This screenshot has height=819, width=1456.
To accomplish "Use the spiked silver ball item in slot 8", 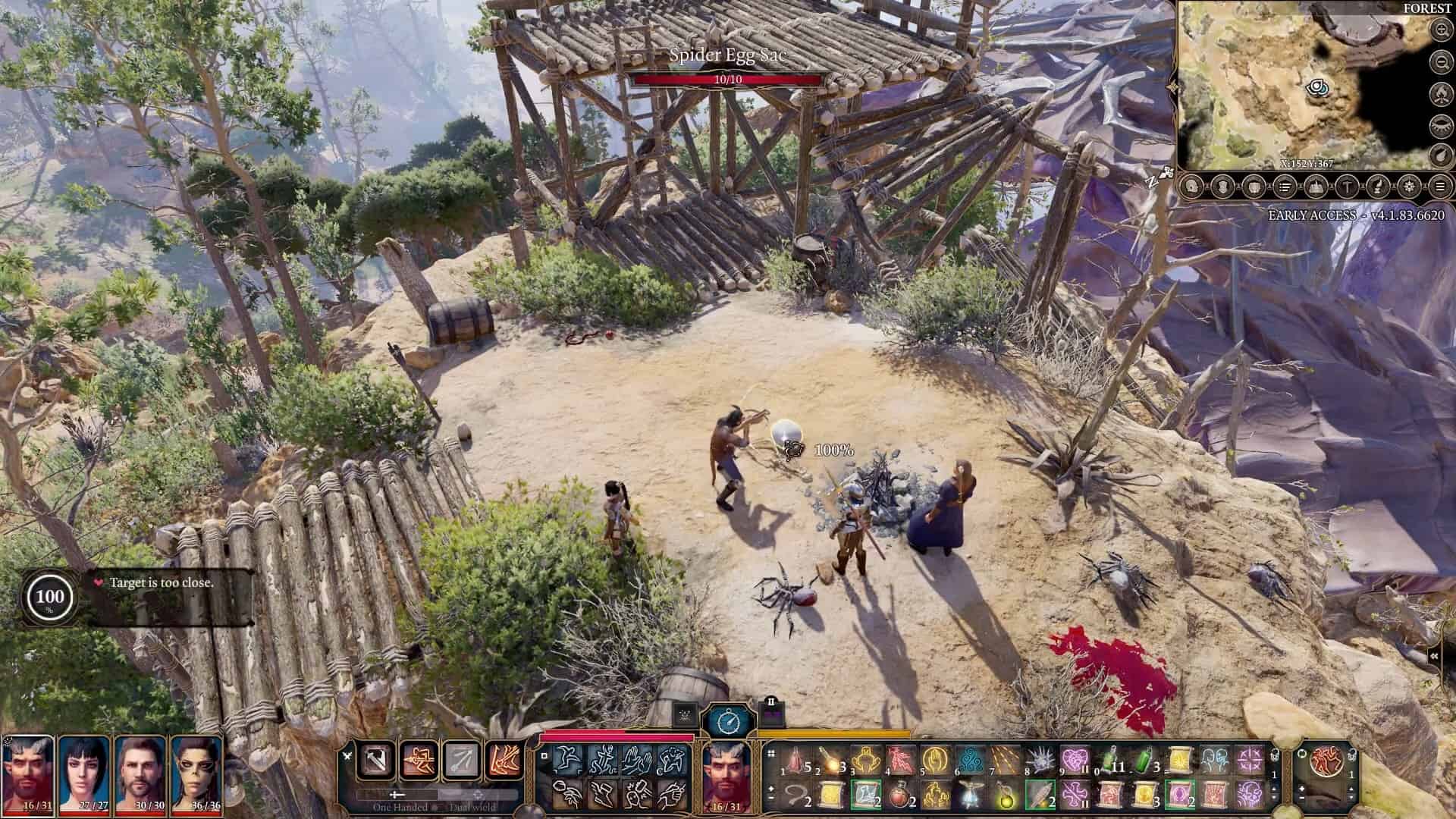I will pyautogui.click(x=1040, y=759).
